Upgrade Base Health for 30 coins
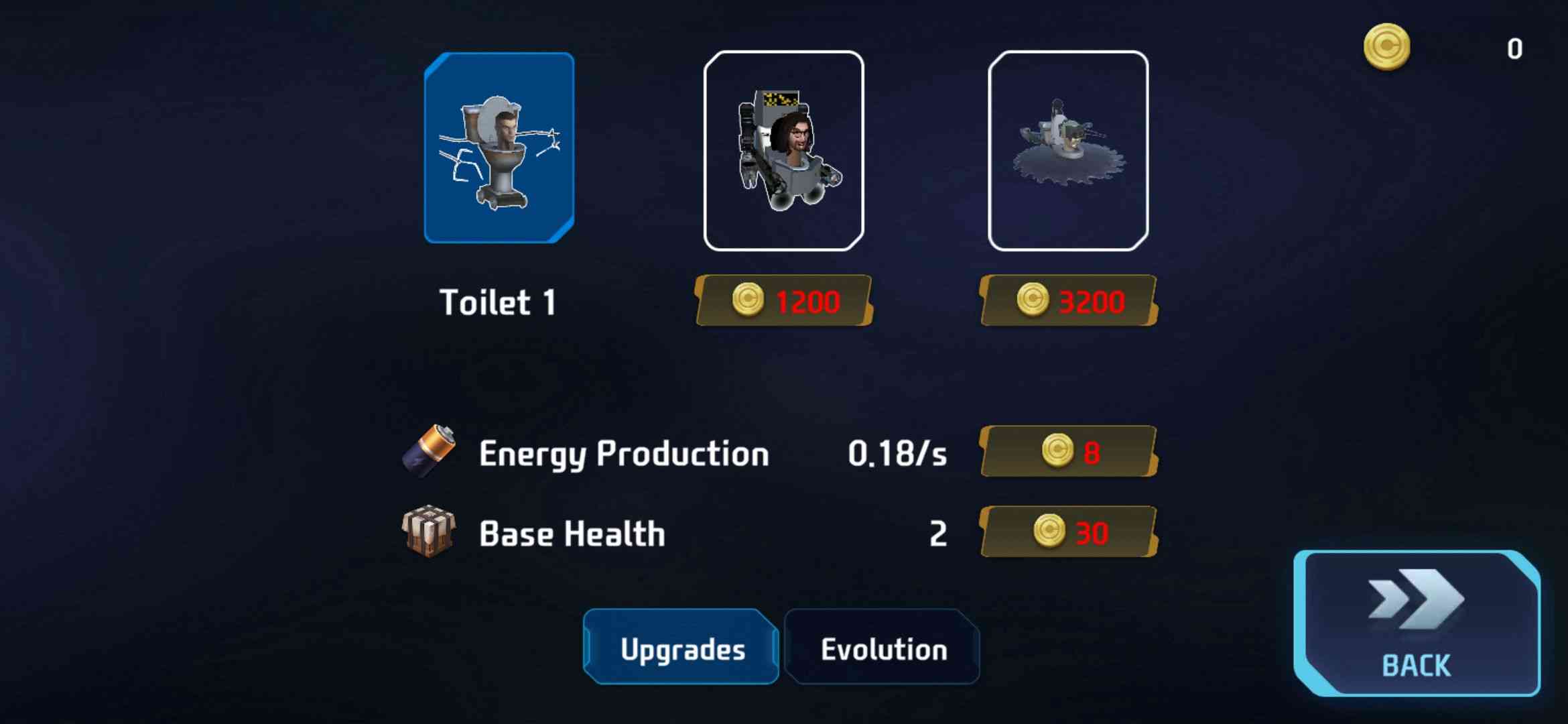Viewport: 1568px width, 724px height. (x=1069, y=532)
